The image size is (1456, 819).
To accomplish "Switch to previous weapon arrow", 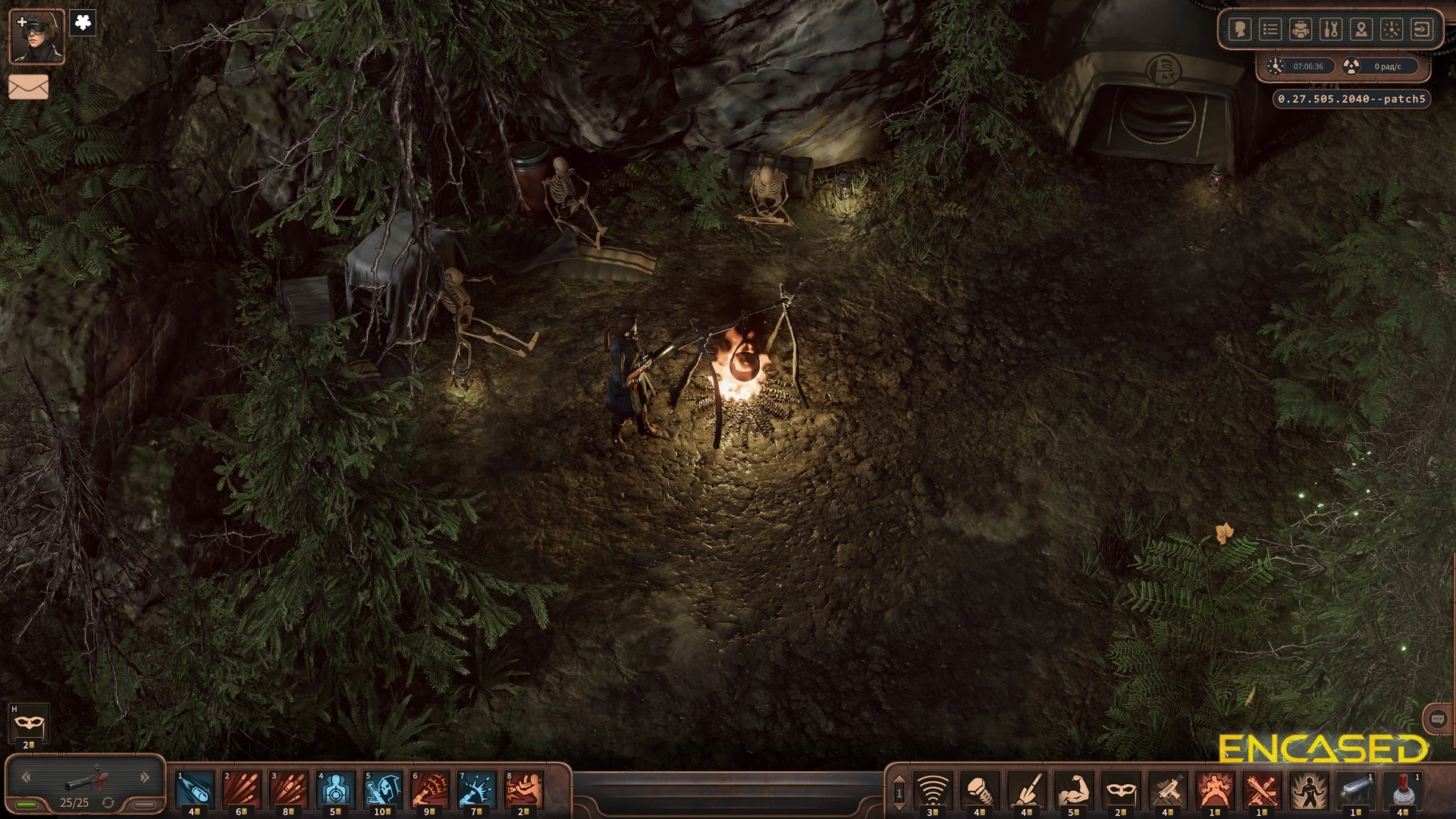I will (x=26, y=777).
